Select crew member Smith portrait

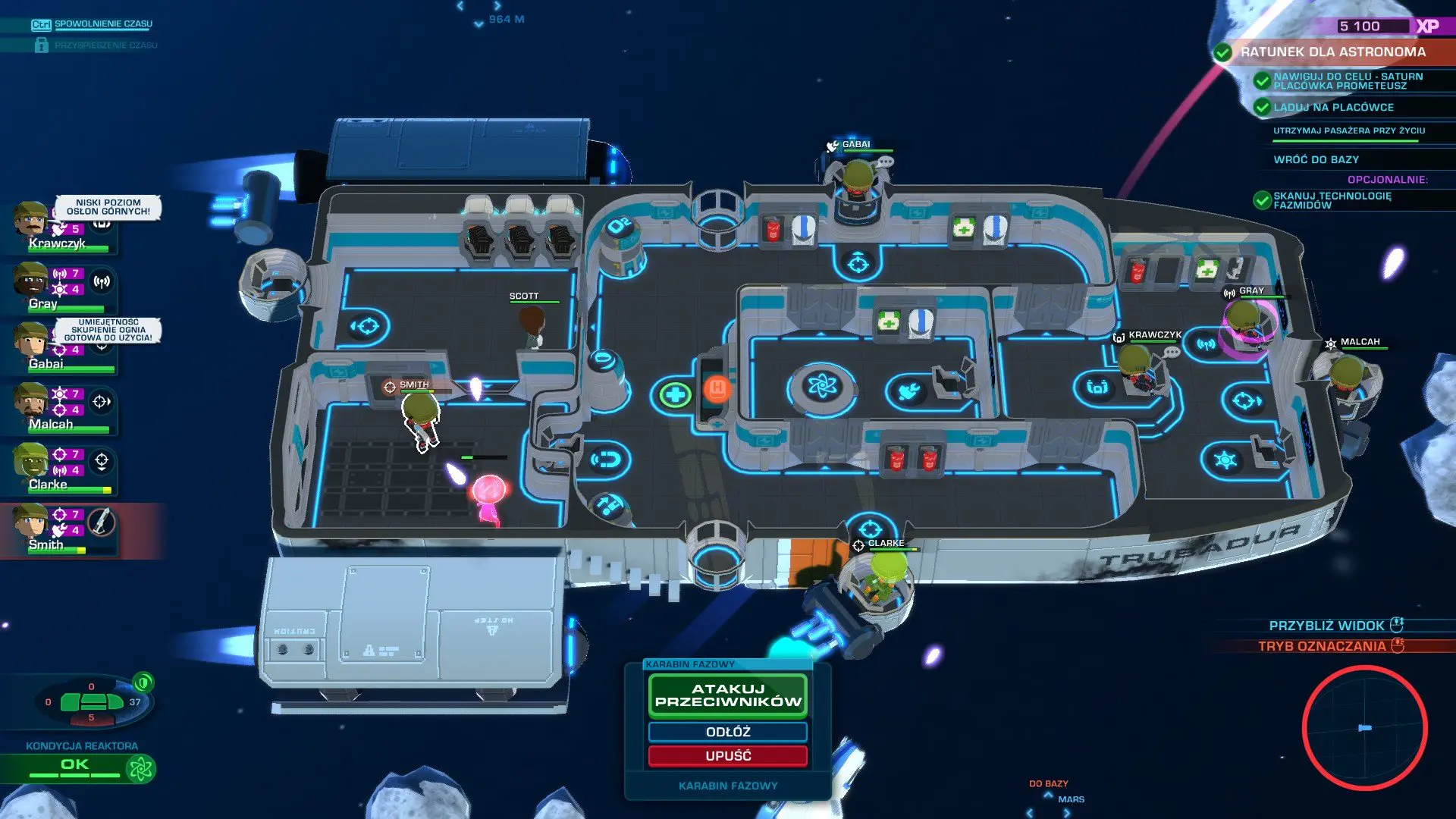pyautogui.click(x=30, y=522)
